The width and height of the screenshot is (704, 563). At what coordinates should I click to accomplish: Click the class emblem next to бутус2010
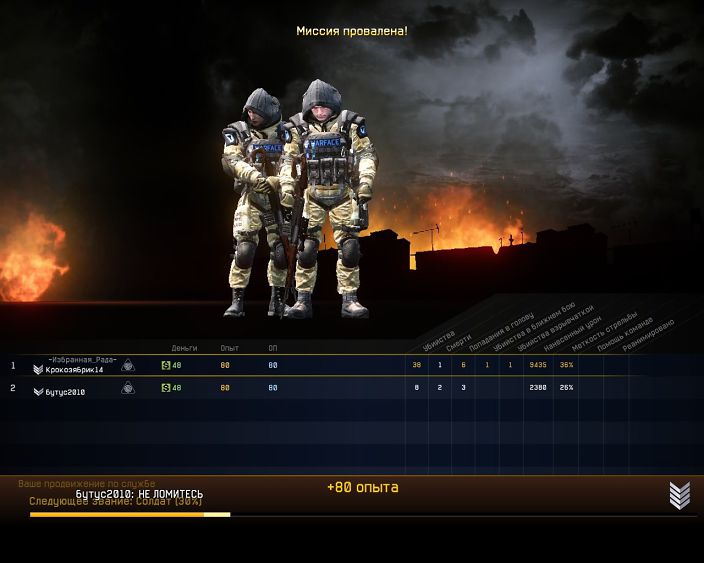128,388
